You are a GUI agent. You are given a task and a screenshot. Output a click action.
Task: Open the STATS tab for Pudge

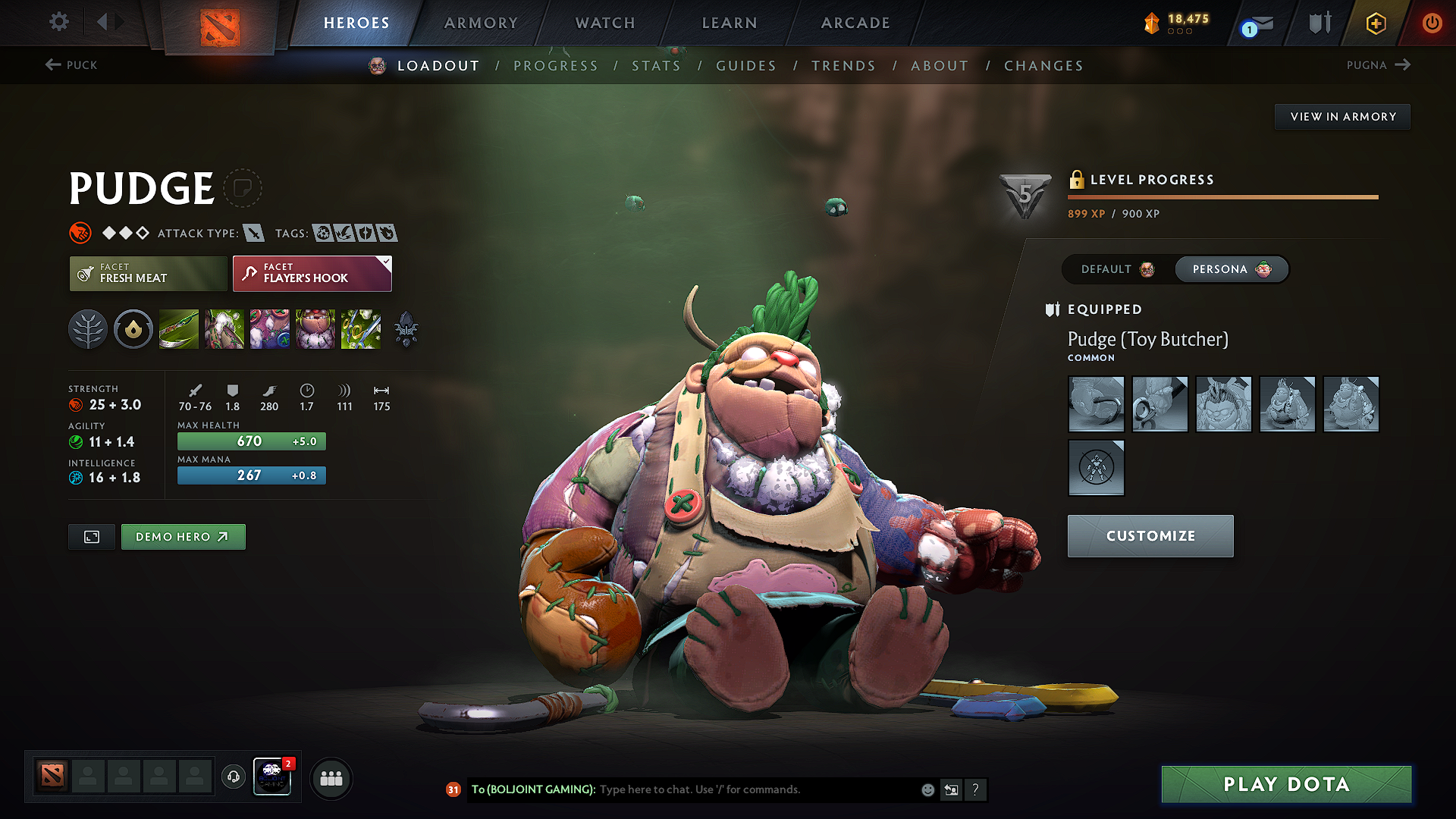click(657, 65)
